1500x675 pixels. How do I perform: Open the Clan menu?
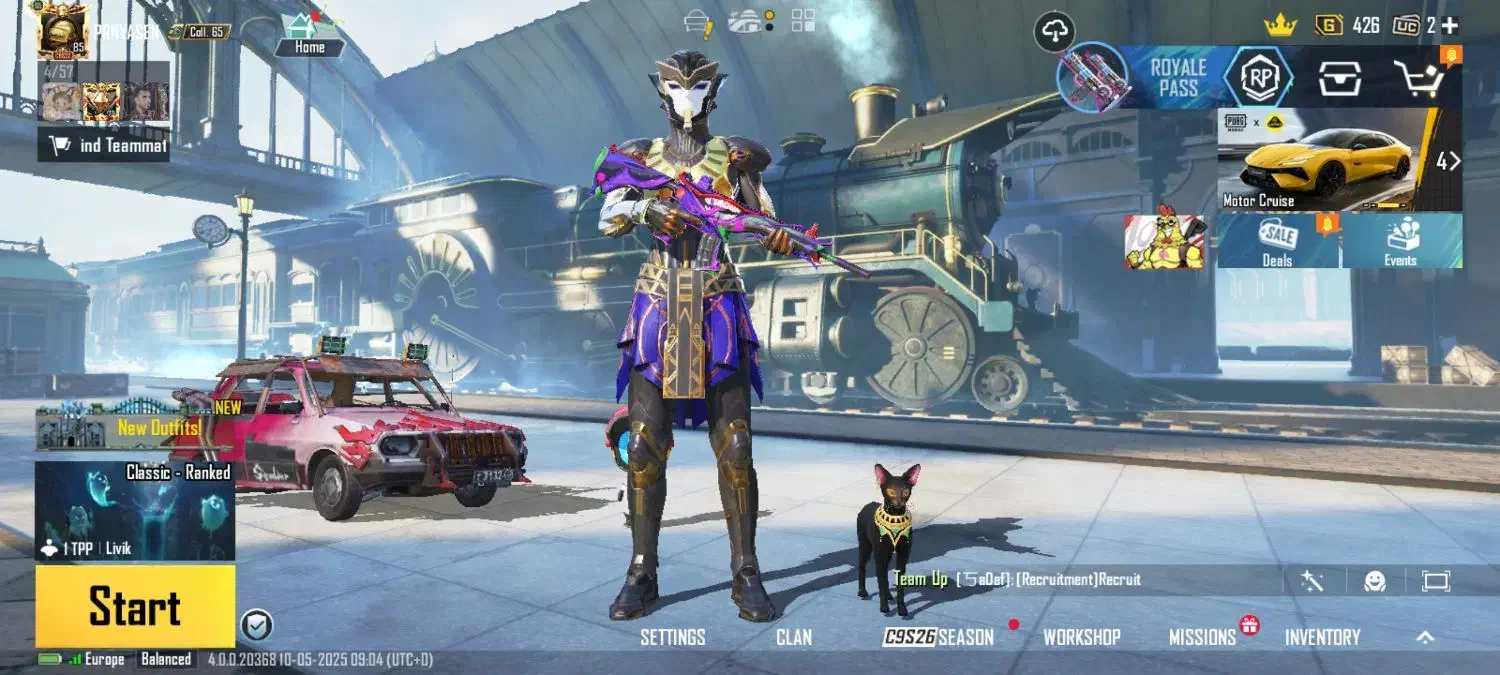[793, 637]
